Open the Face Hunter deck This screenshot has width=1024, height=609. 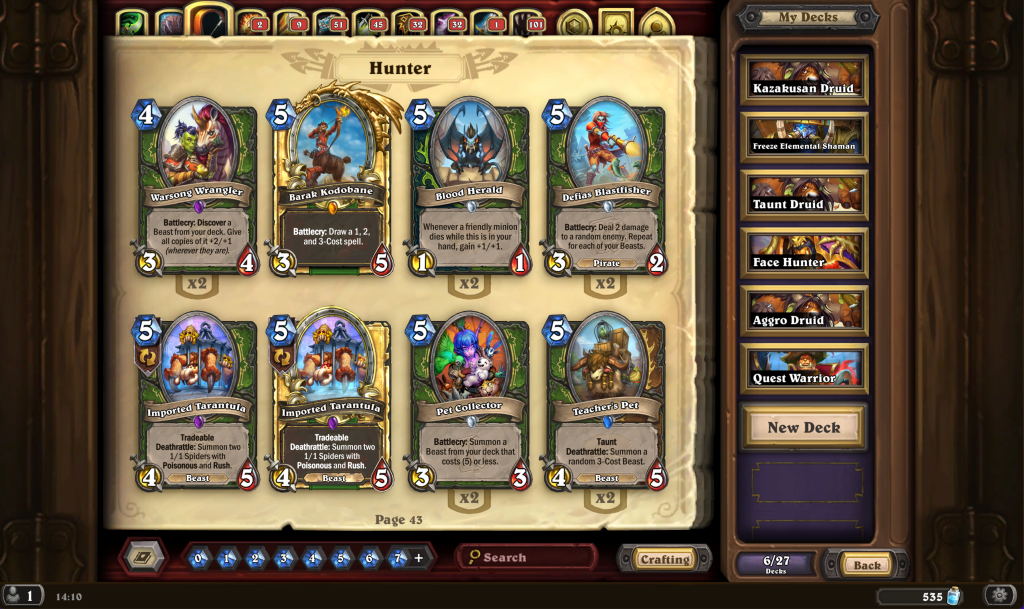click(x=804, y=254)
